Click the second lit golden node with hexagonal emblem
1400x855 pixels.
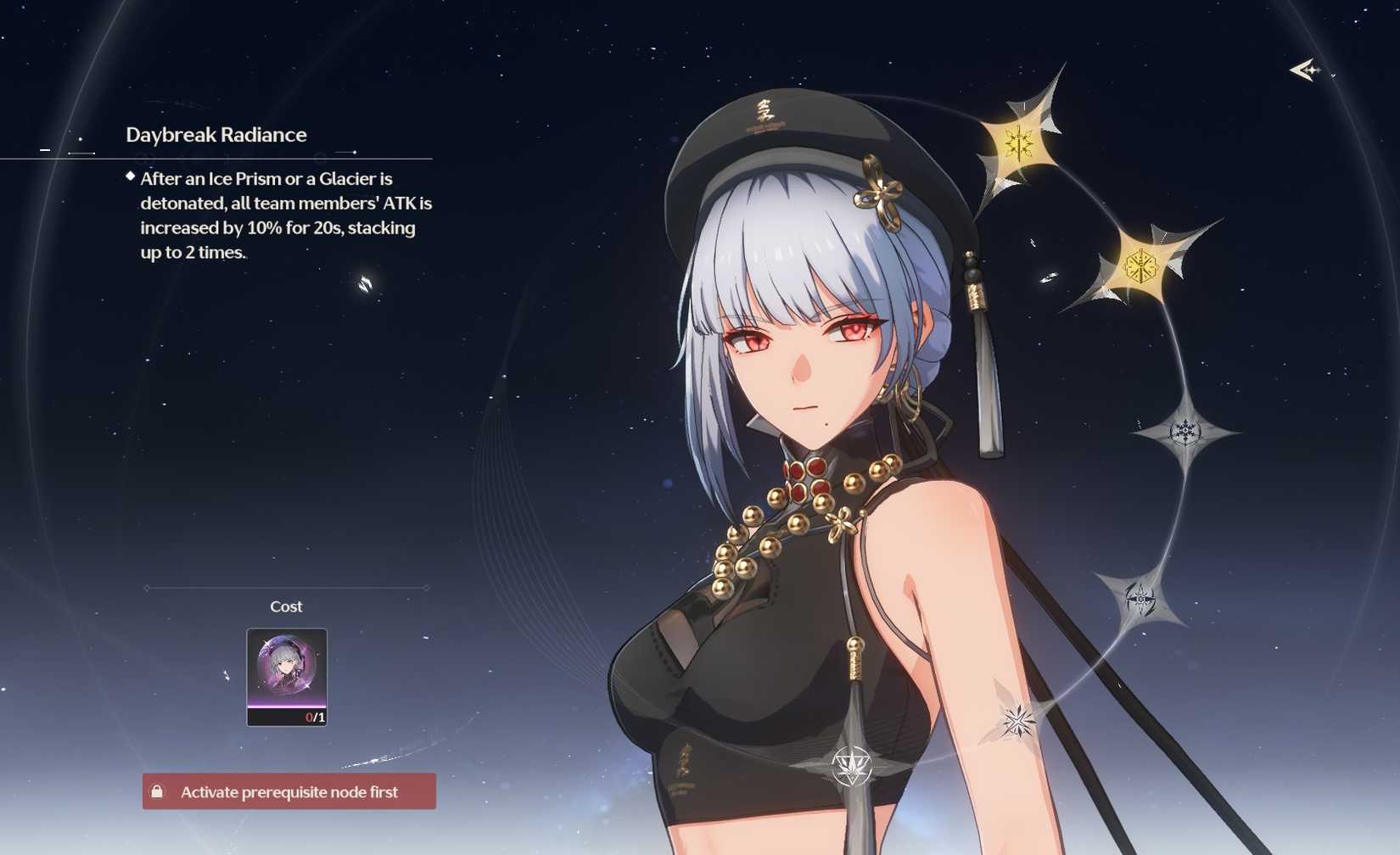tap(1143, 261)
